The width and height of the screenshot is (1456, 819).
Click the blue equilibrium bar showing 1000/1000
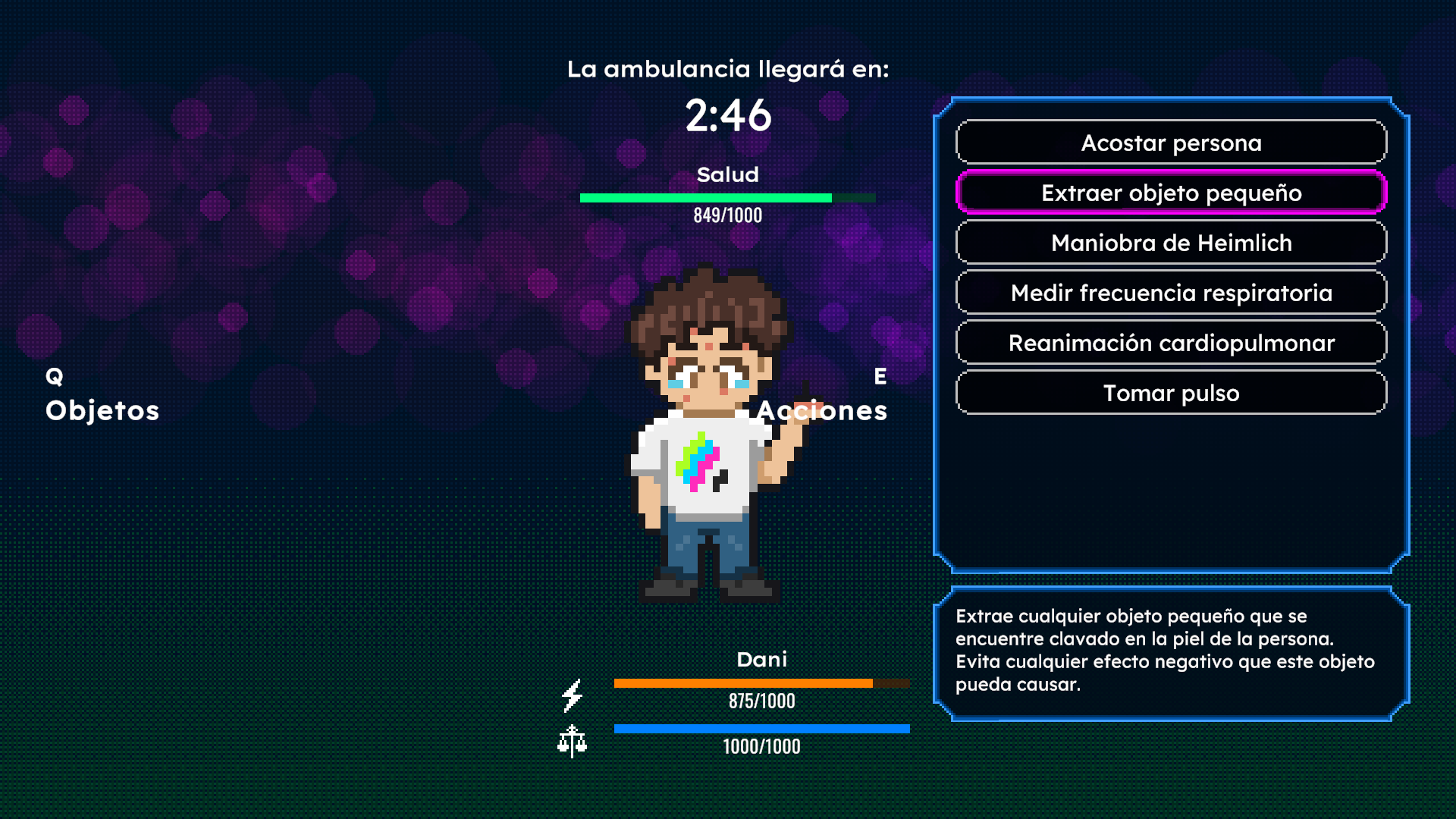pyautogui.click(x=761, y=728)
